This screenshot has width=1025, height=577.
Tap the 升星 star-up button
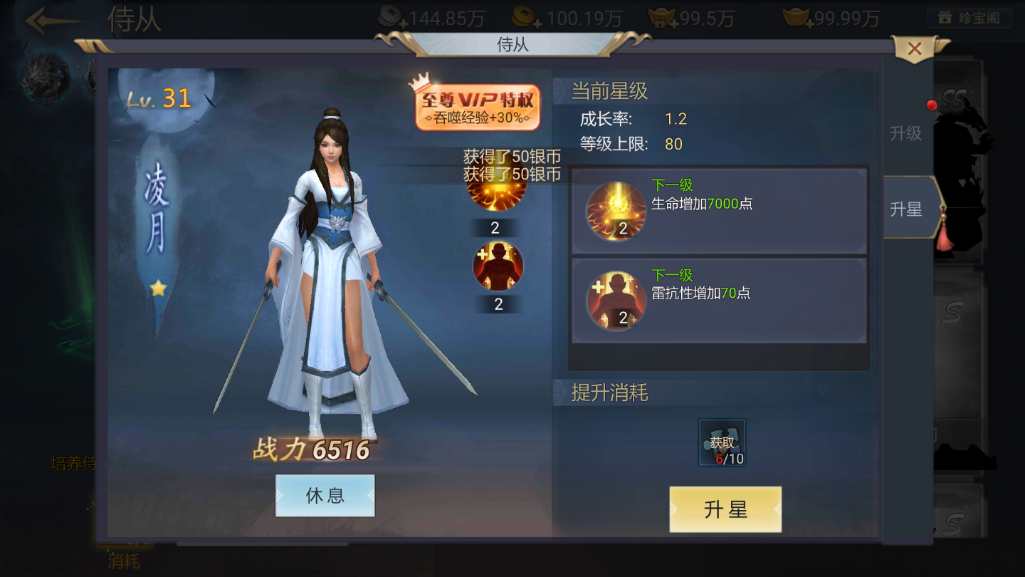click(725, 509)
